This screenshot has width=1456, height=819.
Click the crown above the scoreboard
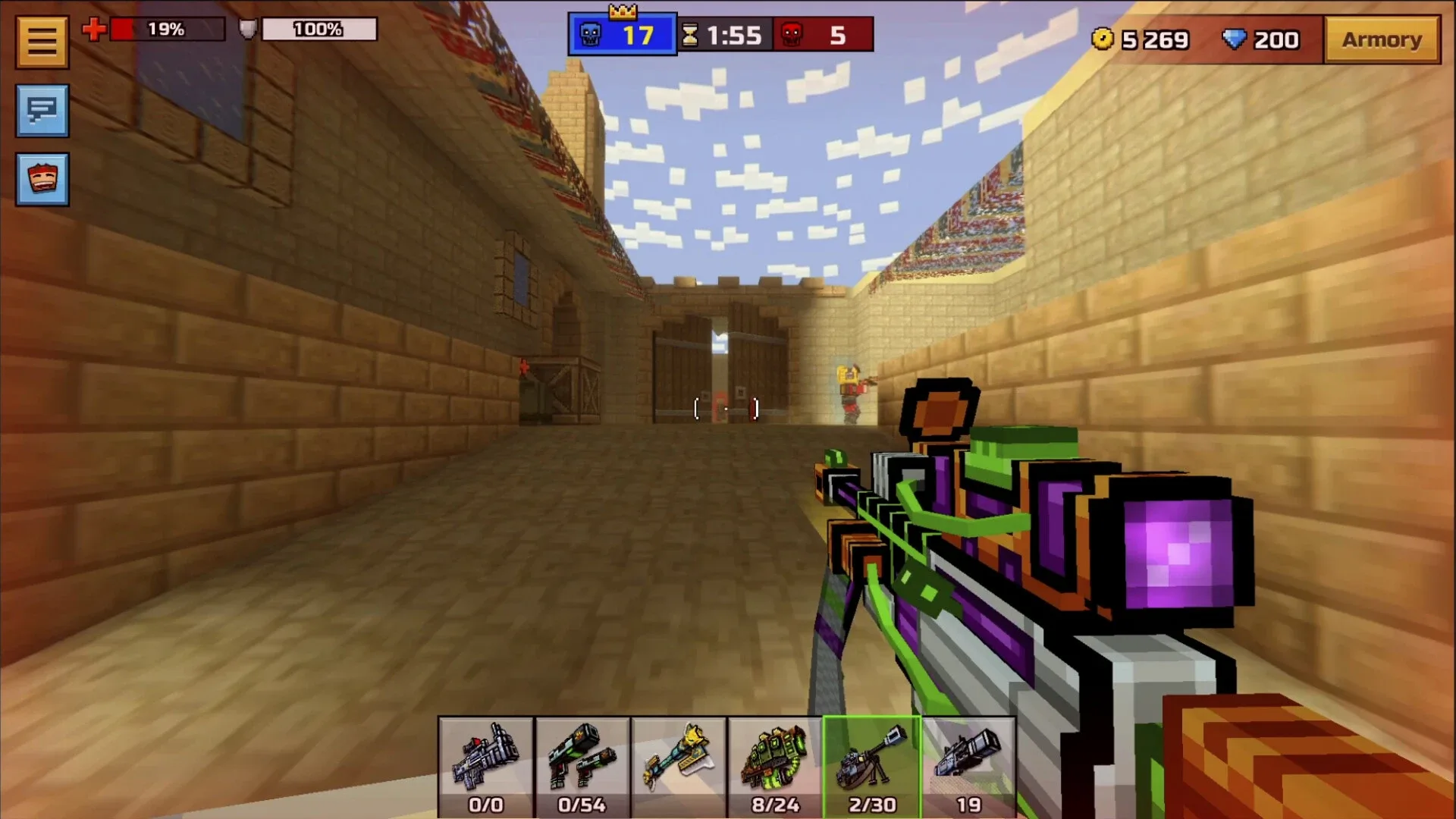pos(622,11)
